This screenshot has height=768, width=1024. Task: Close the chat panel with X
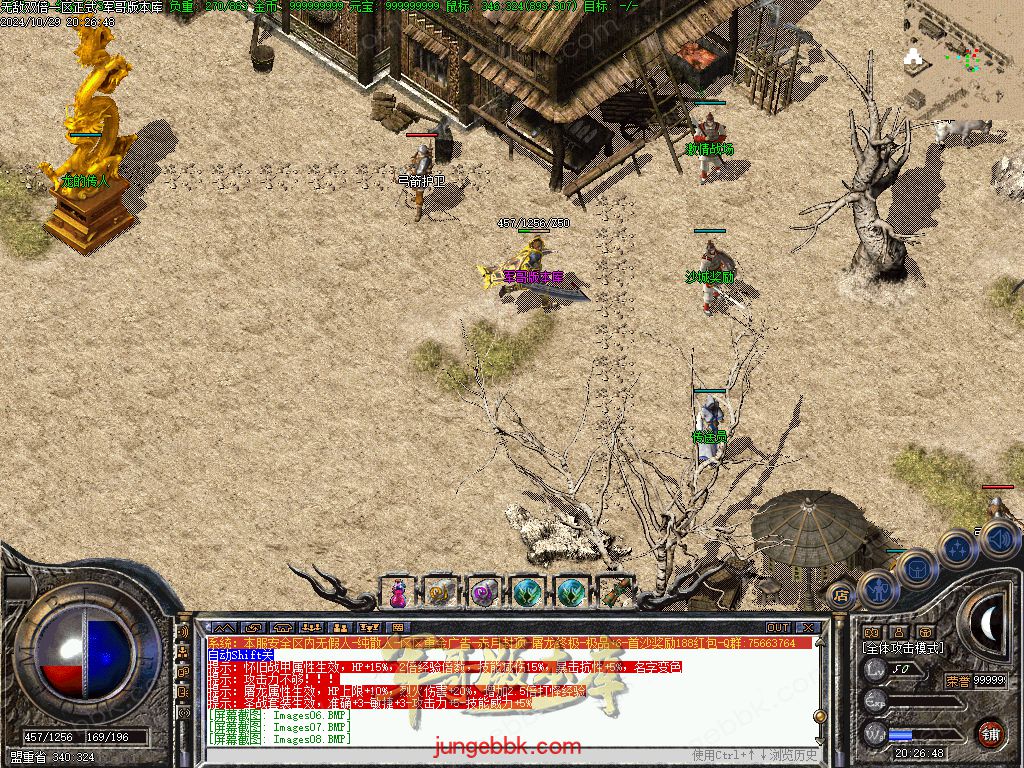(x=808, y=627)
